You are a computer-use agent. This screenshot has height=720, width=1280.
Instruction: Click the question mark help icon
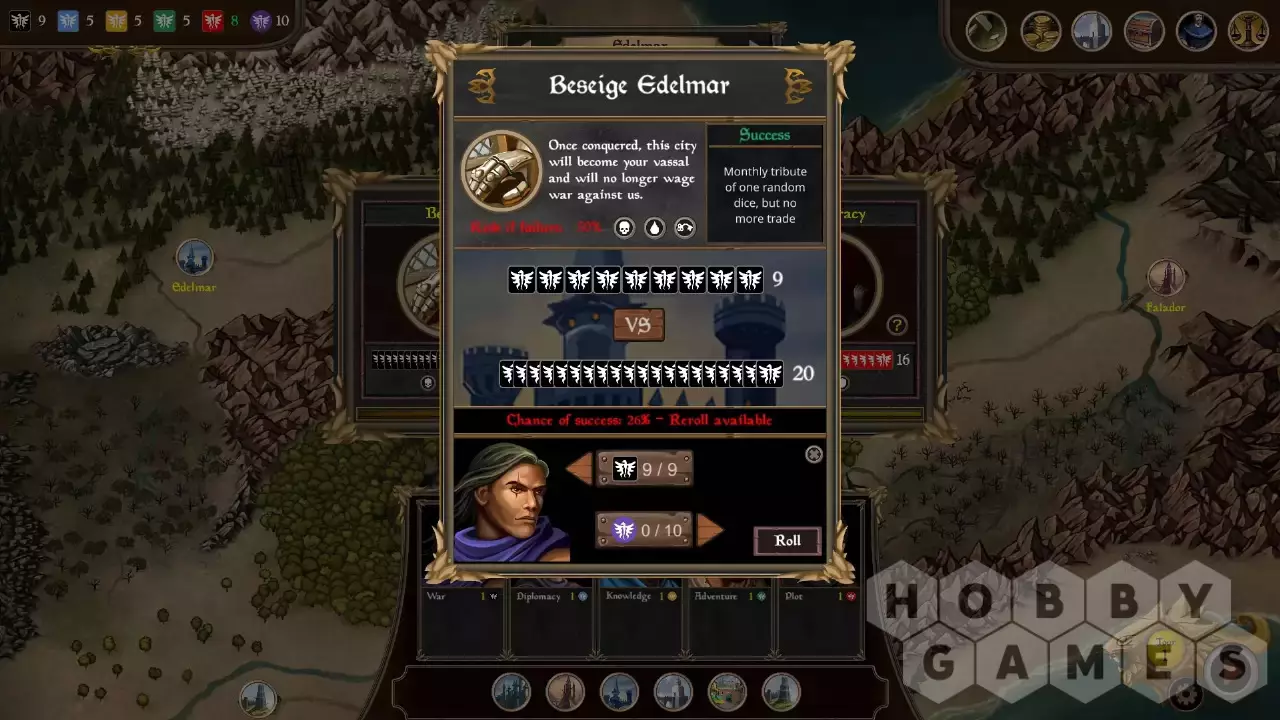click(897, 325)
